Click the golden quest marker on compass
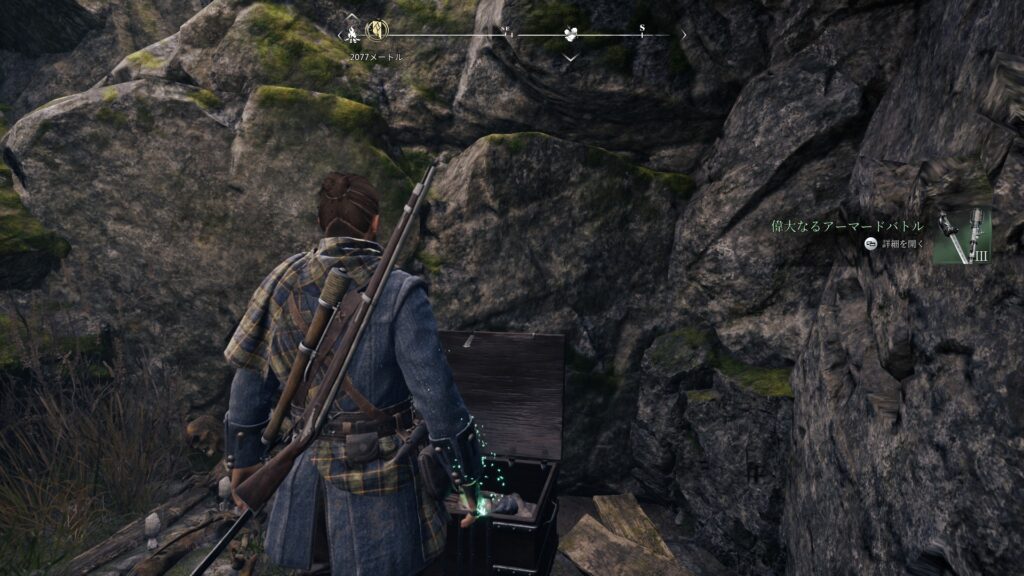This screenshot has height=576, width=1024. (377, 31)
